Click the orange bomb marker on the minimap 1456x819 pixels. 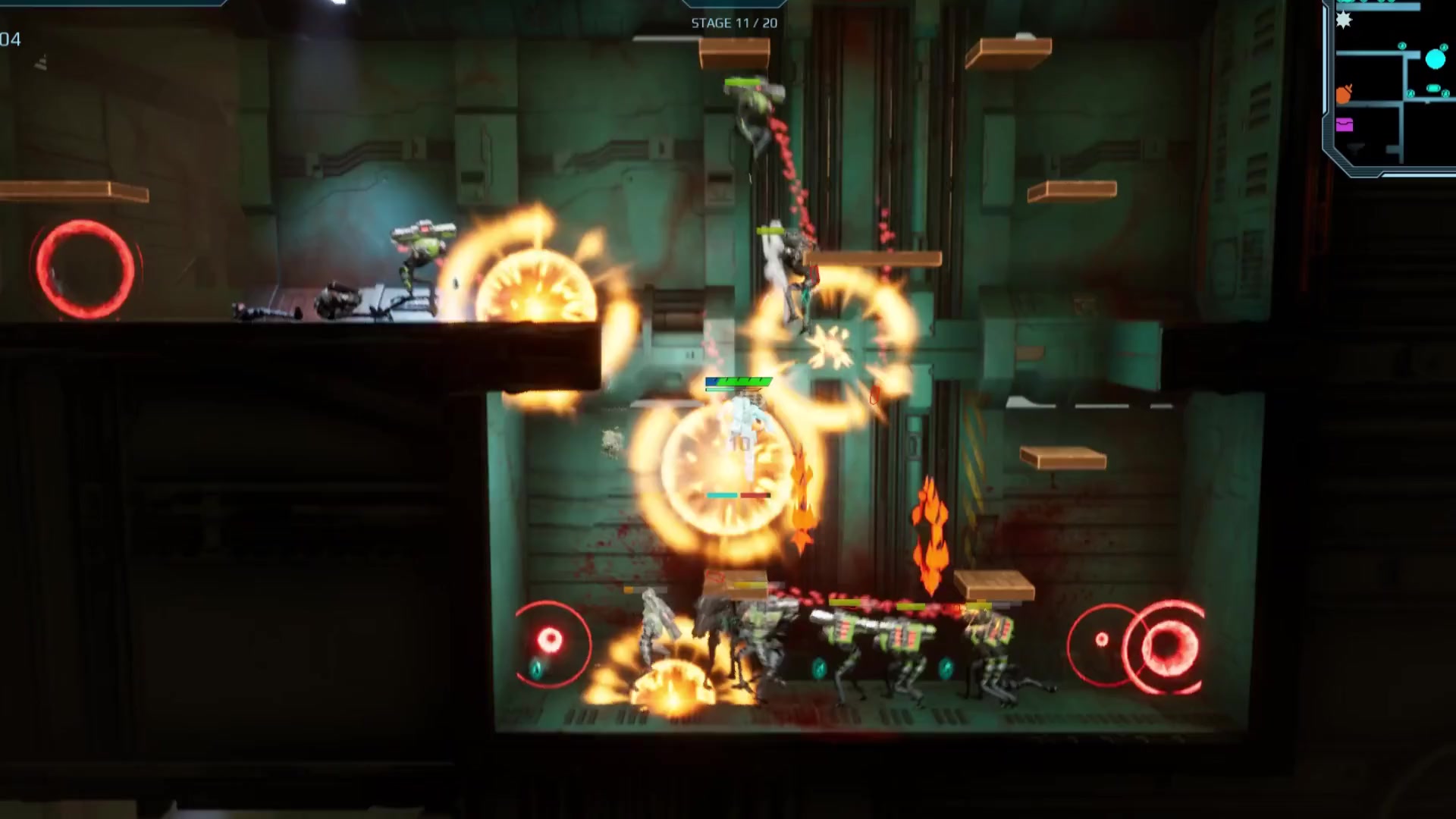coord(1344,95)
